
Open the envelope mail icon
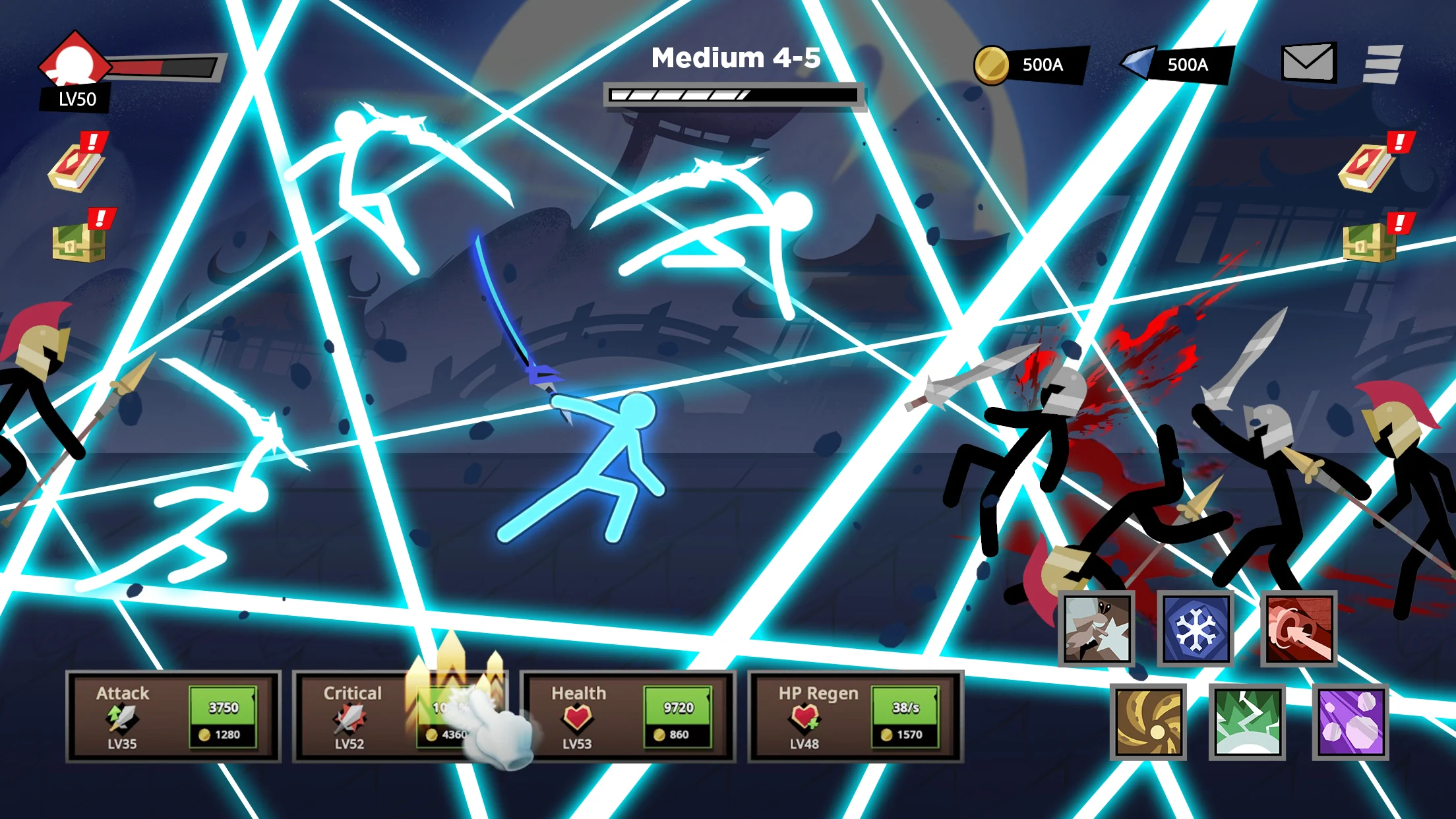coord(1308,63)
